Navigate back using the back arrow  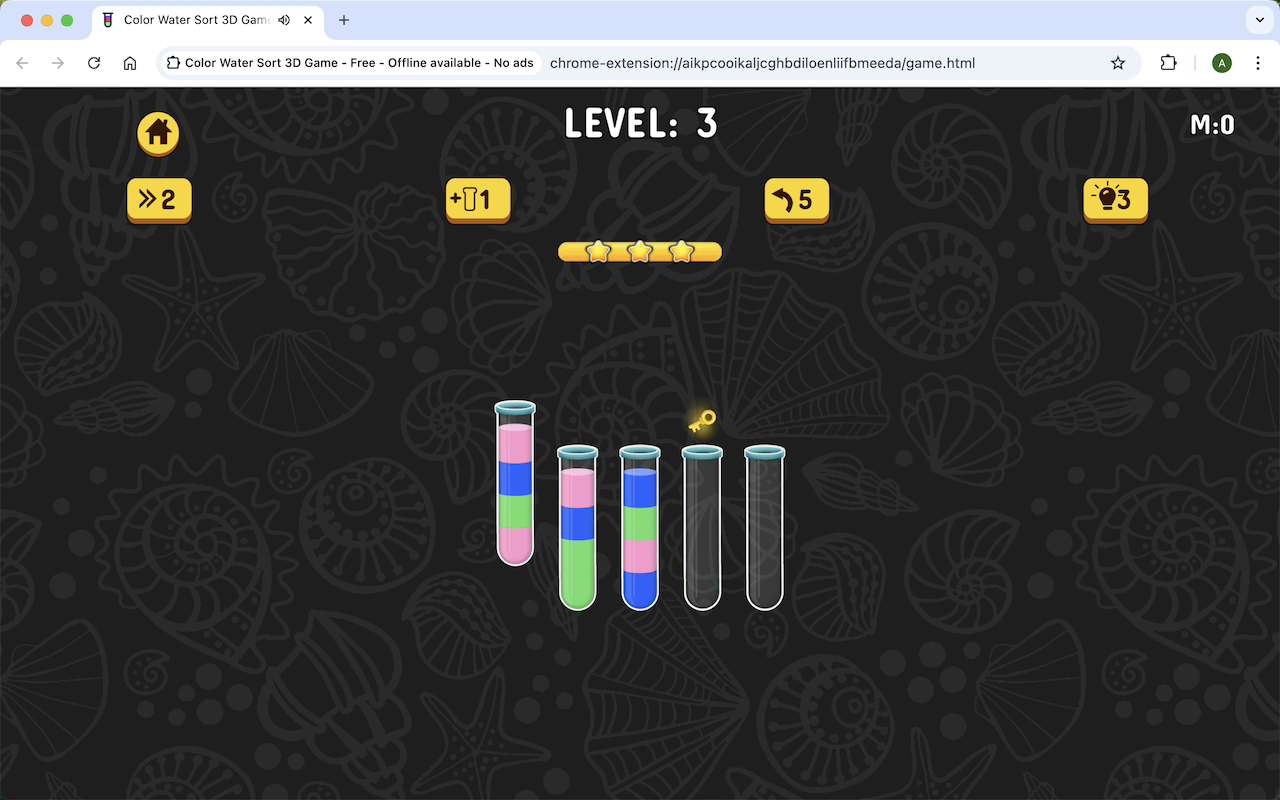[x=22, y=62]
